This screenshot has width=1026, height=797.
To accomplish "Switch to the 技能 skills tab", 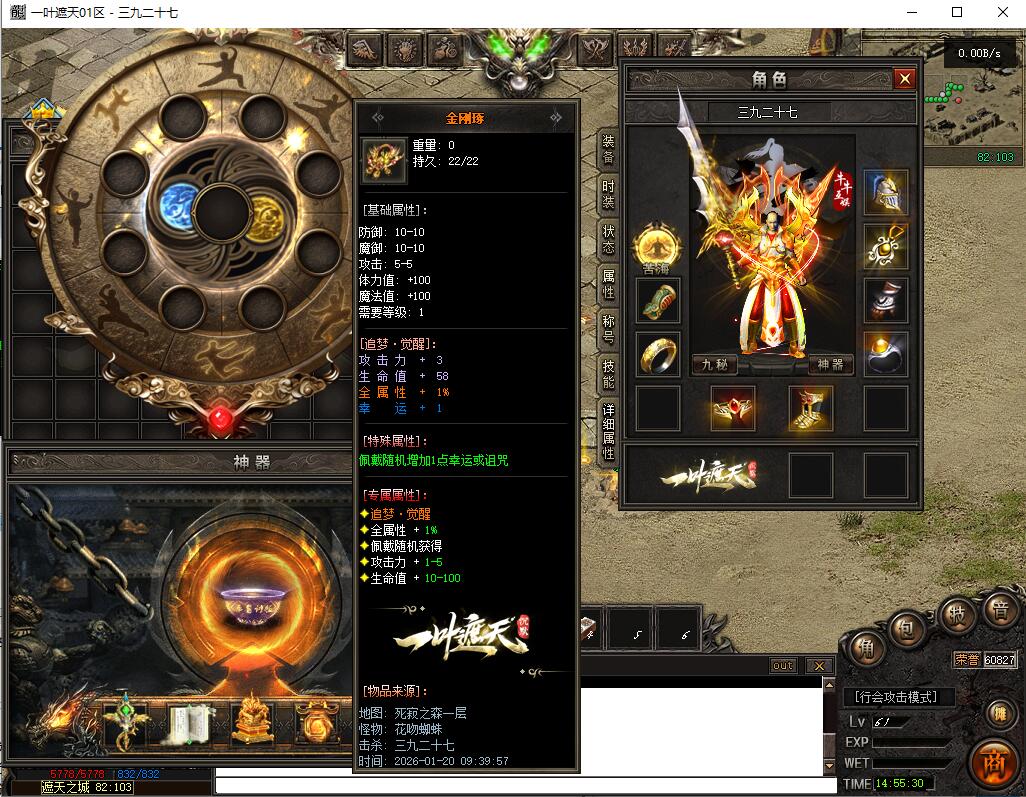I will tap(608, 374).
